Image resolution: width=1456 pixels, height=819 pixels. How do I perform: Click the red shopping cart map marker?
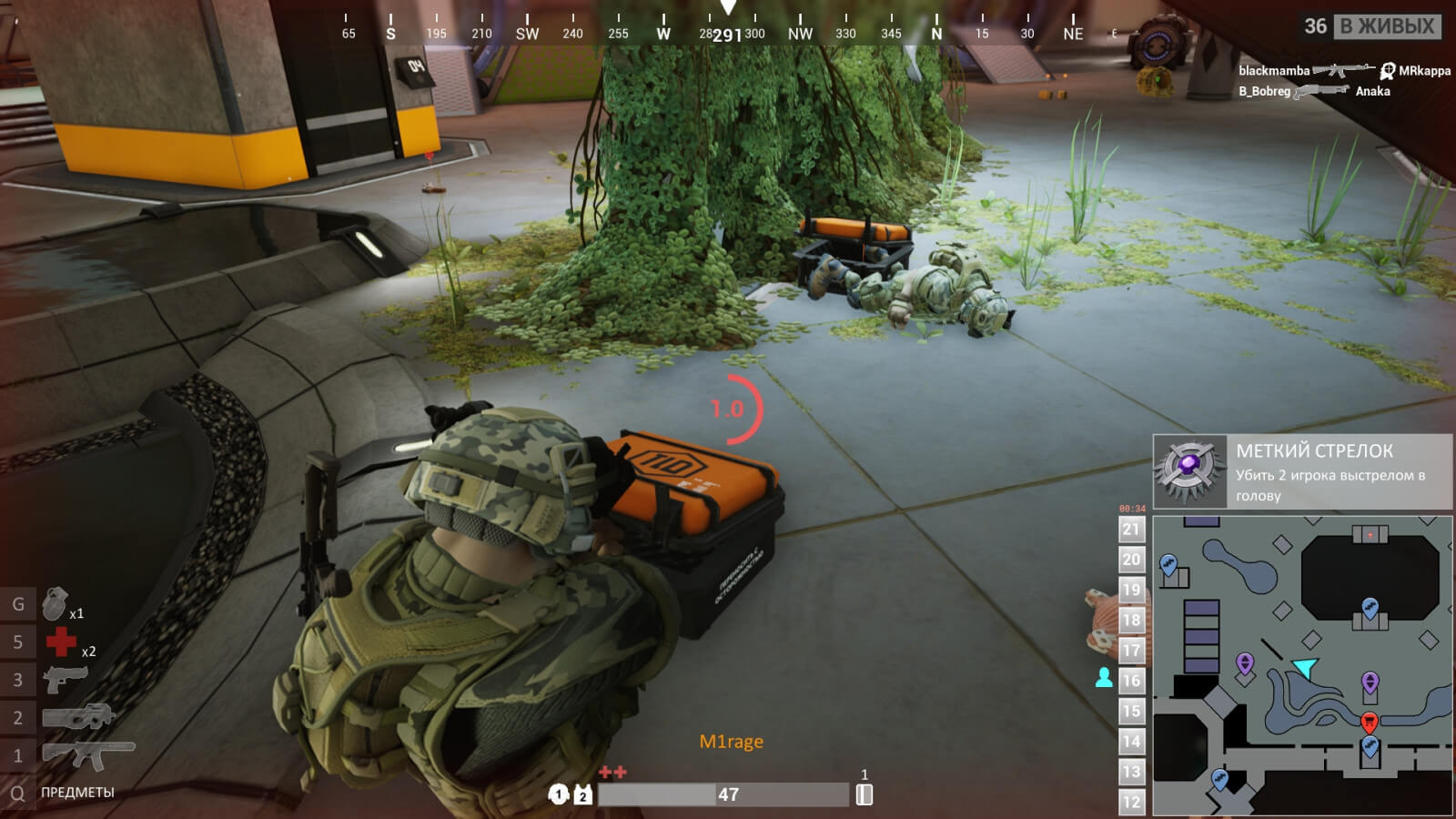(1369, 723)
